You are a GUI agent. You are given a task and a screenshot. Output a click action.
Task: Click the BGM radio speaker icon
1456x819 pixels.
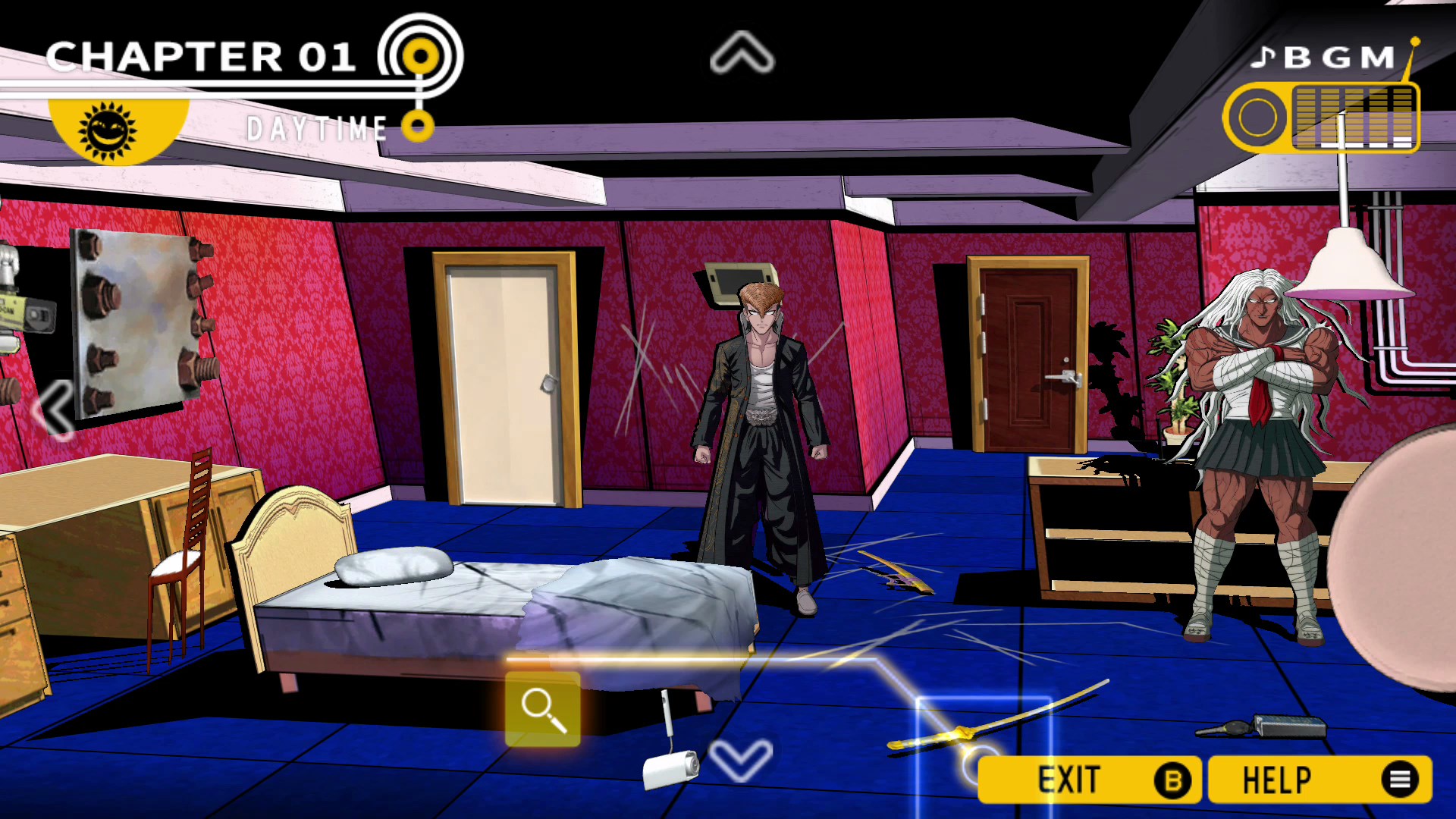[1258, 118]
